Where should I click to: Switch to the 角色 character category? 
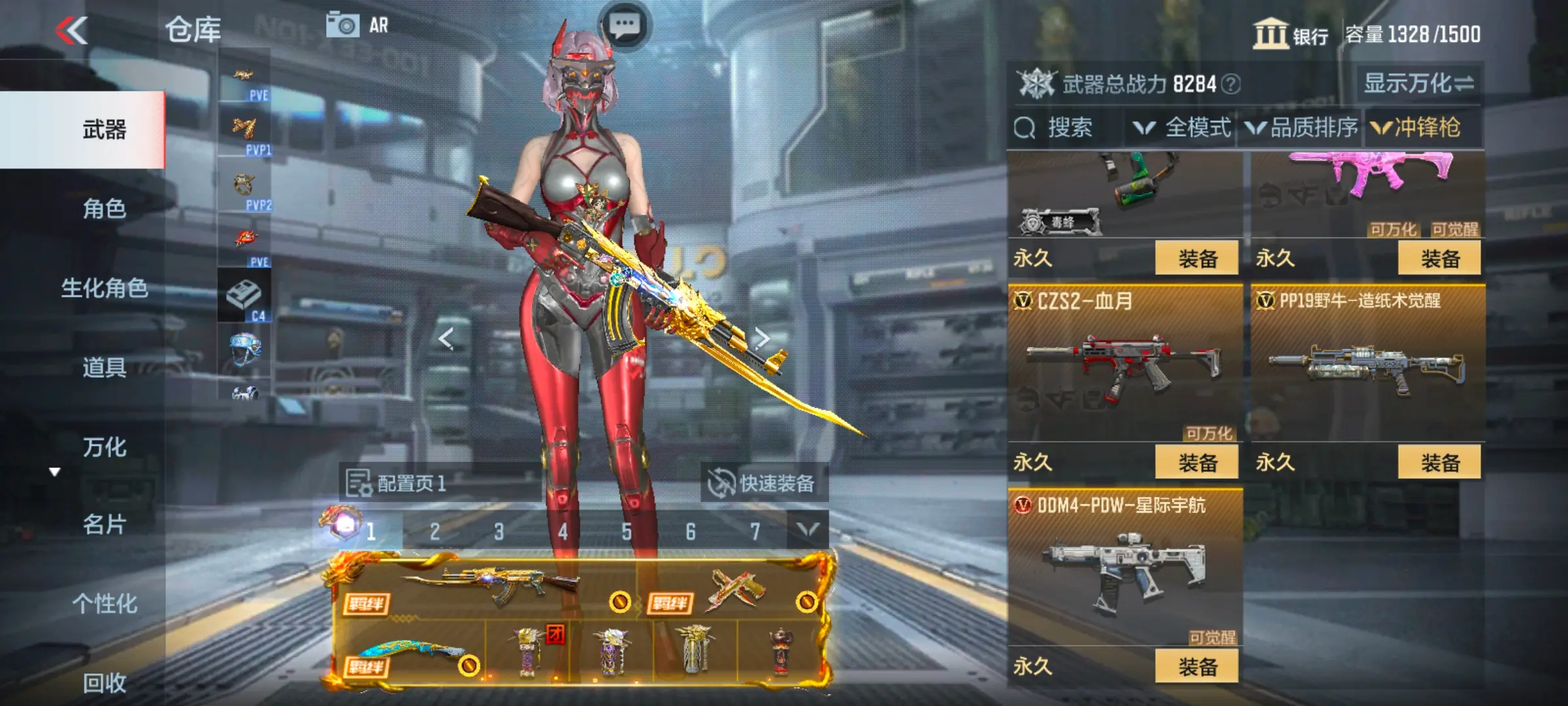click(x=105, y=209)
